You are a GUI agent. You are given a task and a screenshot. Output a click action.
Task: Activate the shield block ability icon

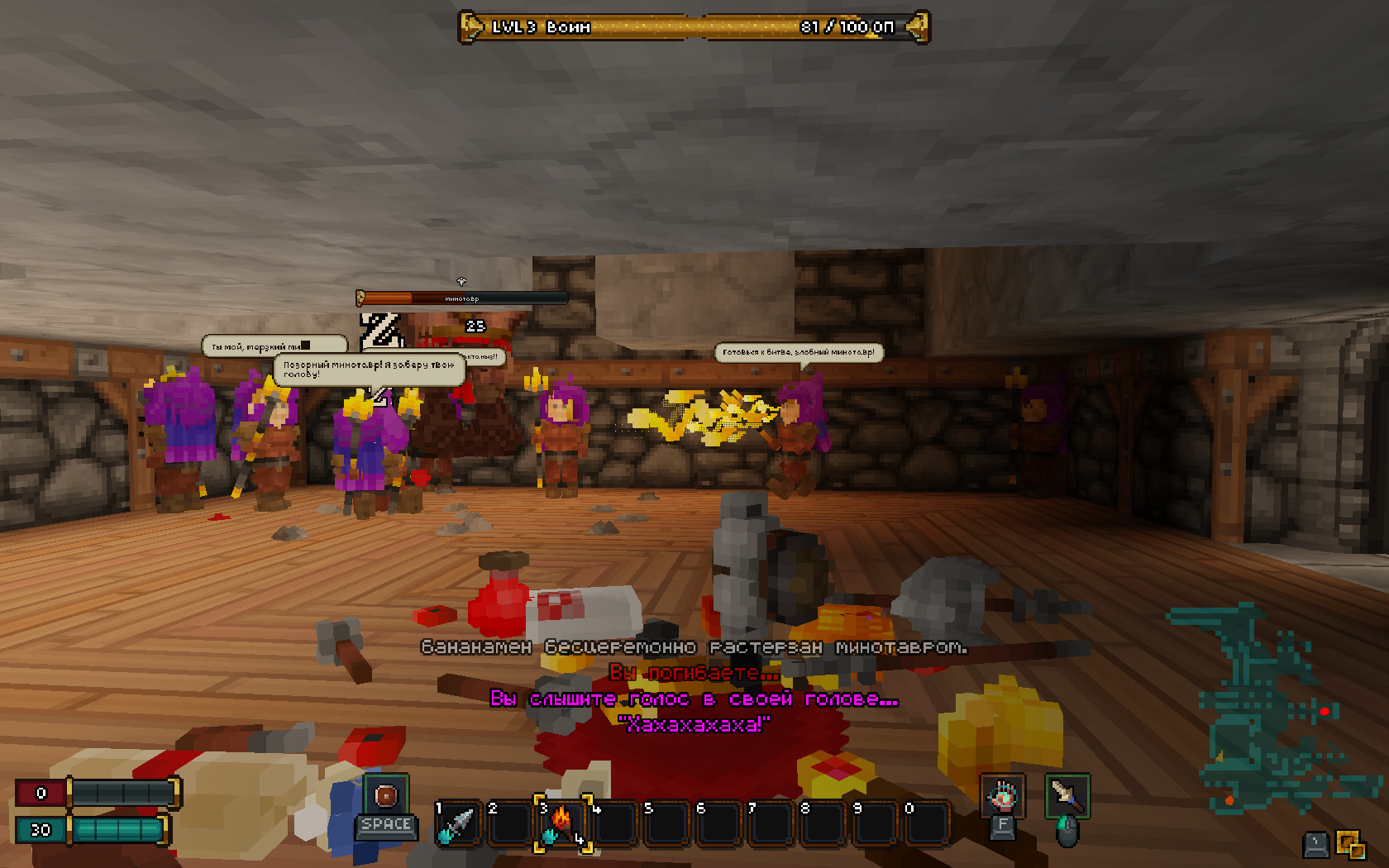[385, 795]
